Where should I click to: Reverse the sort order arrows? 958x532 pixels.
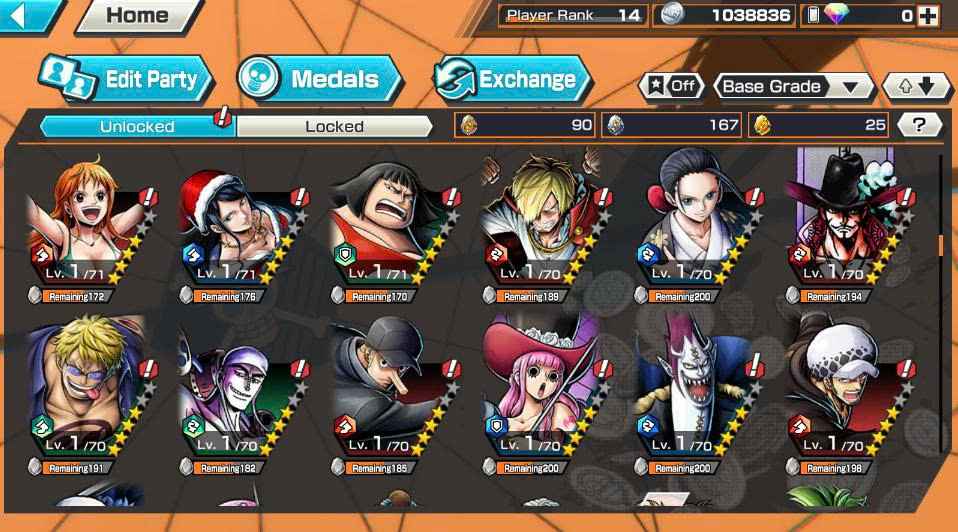[x=917, y=86]
